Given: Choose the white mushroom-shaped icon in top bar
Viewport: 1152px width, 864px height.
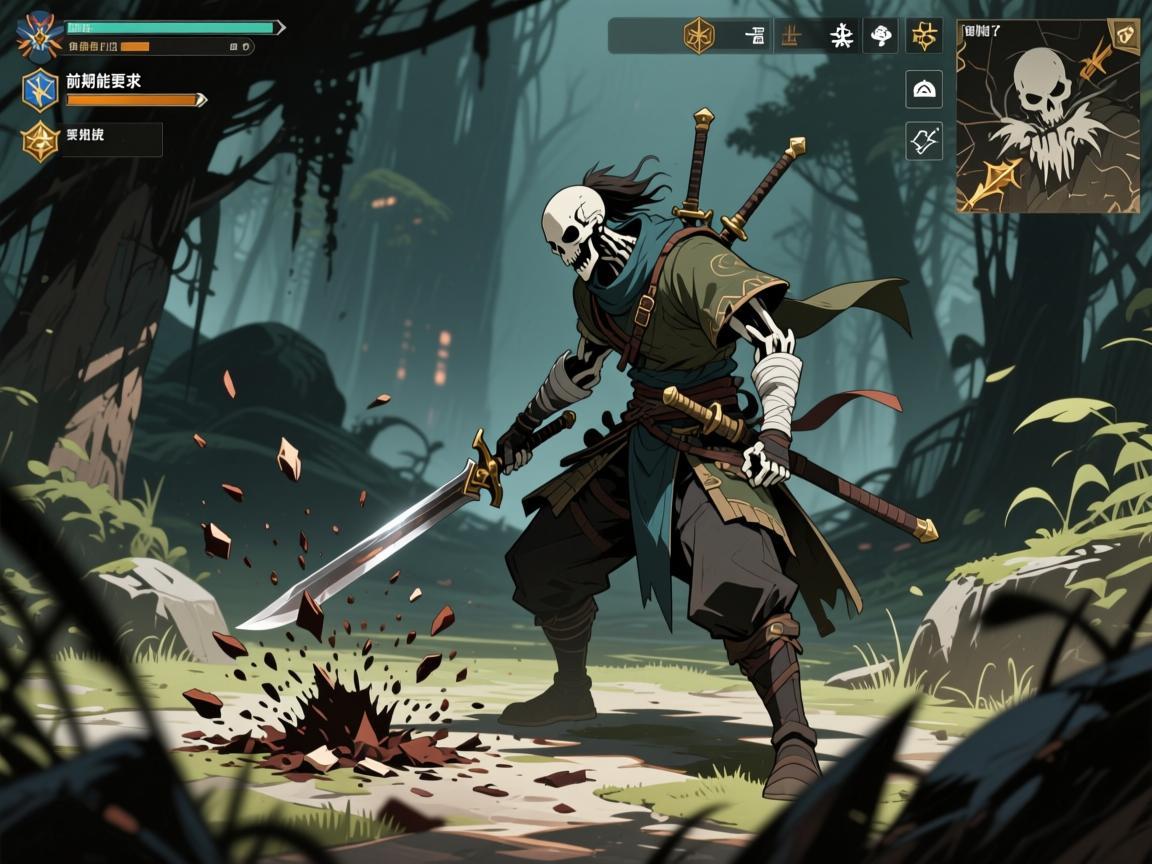Looking at the screenshot, I should 881,36.
